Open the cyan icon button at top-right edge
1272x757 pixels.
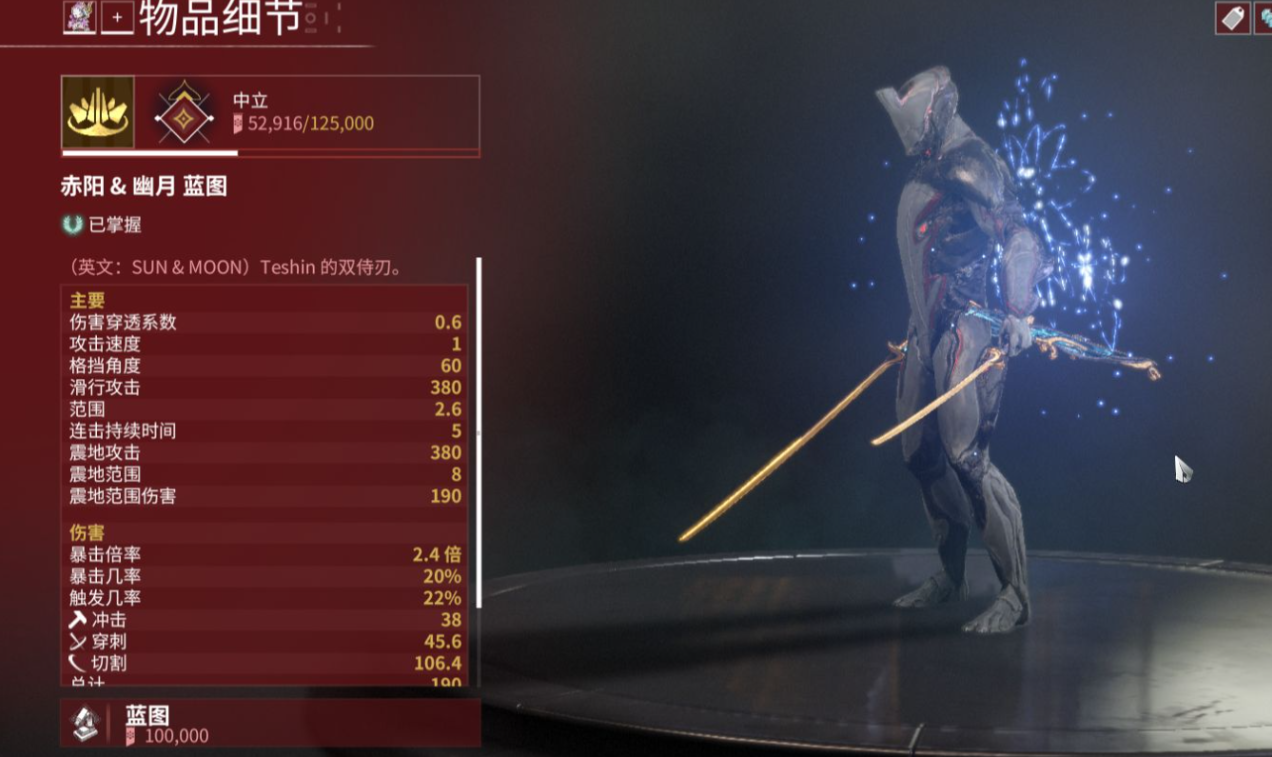click(x=1265, y=18)
